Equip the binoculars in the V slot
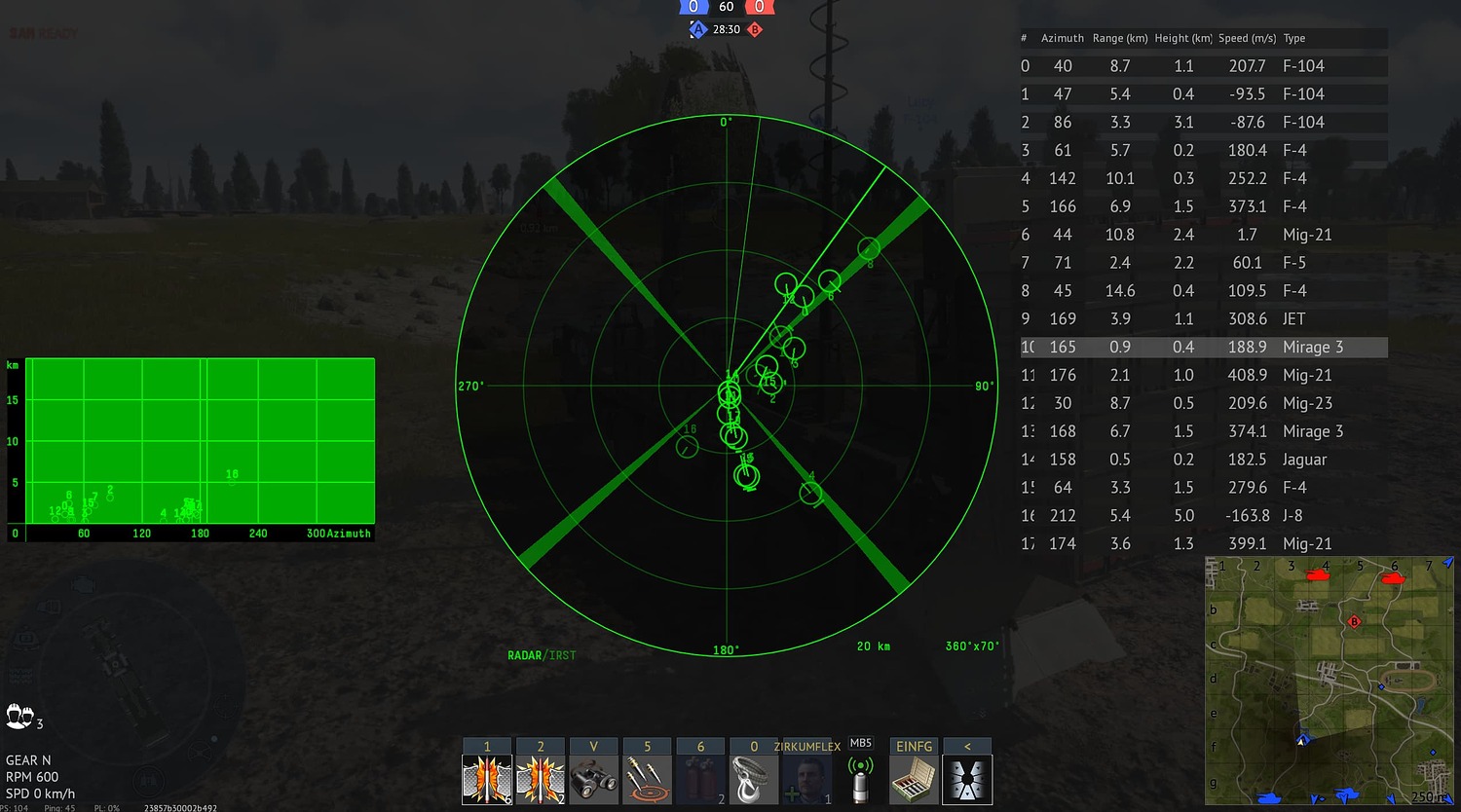The image size is (1461, 812). pos(594,776)
